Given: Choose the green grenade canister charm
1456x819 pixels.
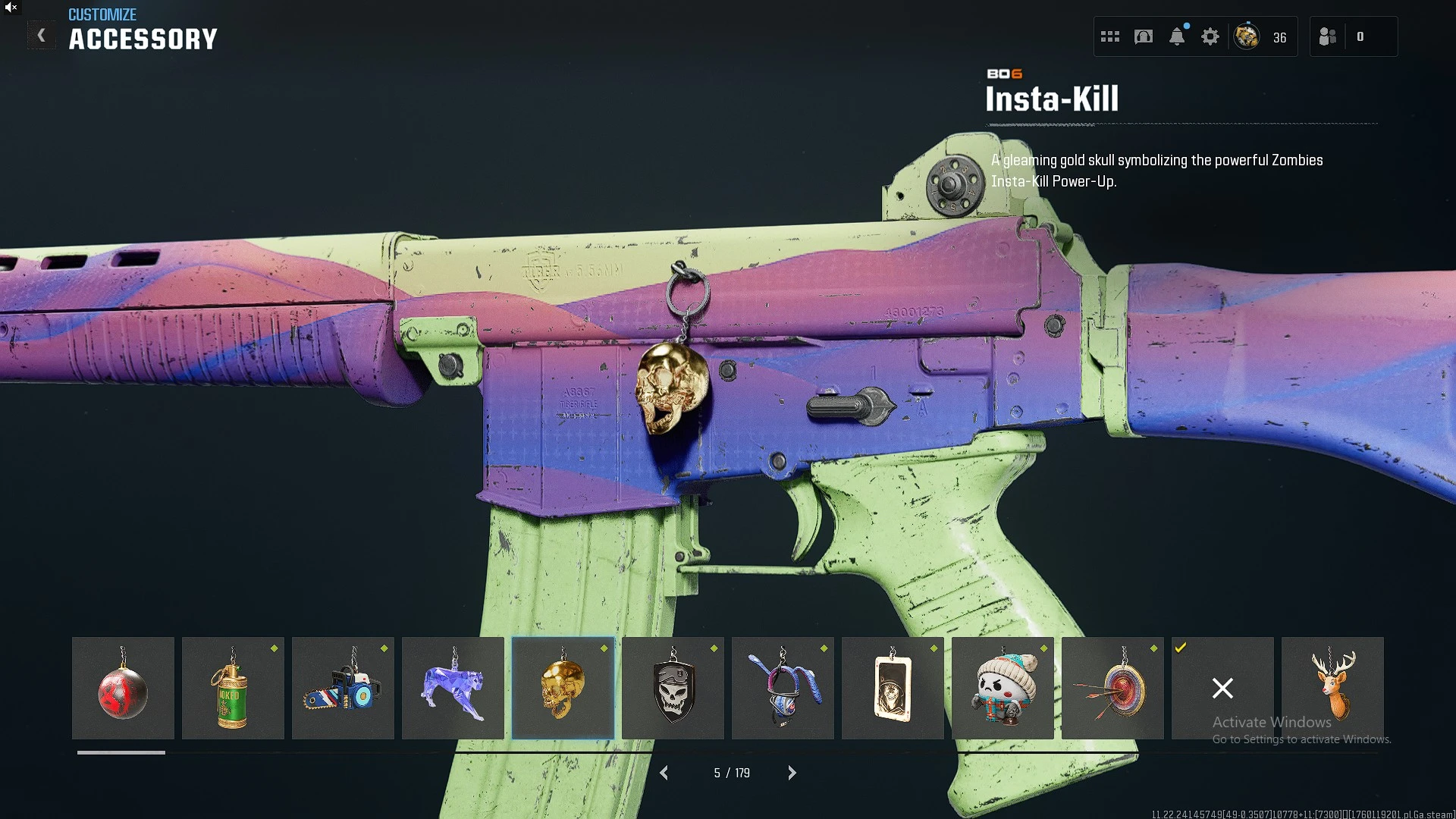Looking at the screenshot, I should coord(233,688).
